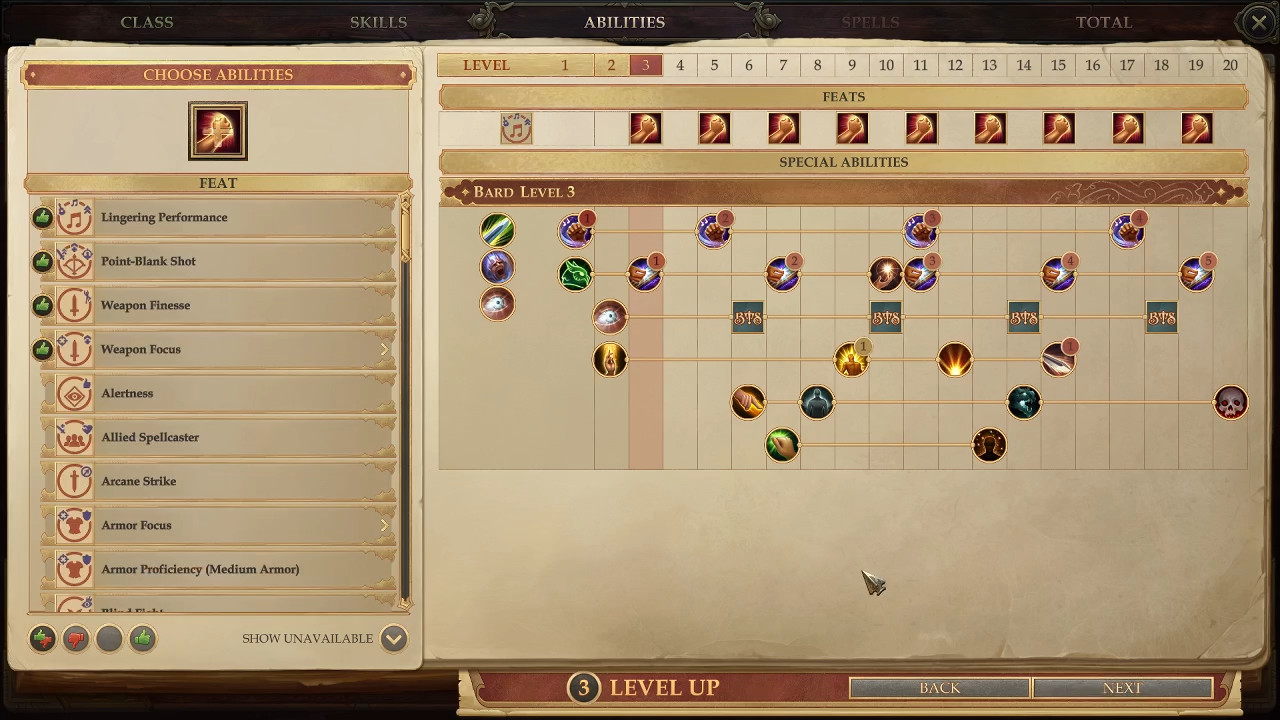This screenshot has height=720, width=1280.
Task: Select the Point-Blank Shot feat
Action: pyautogui.click(x=220, y=261)
